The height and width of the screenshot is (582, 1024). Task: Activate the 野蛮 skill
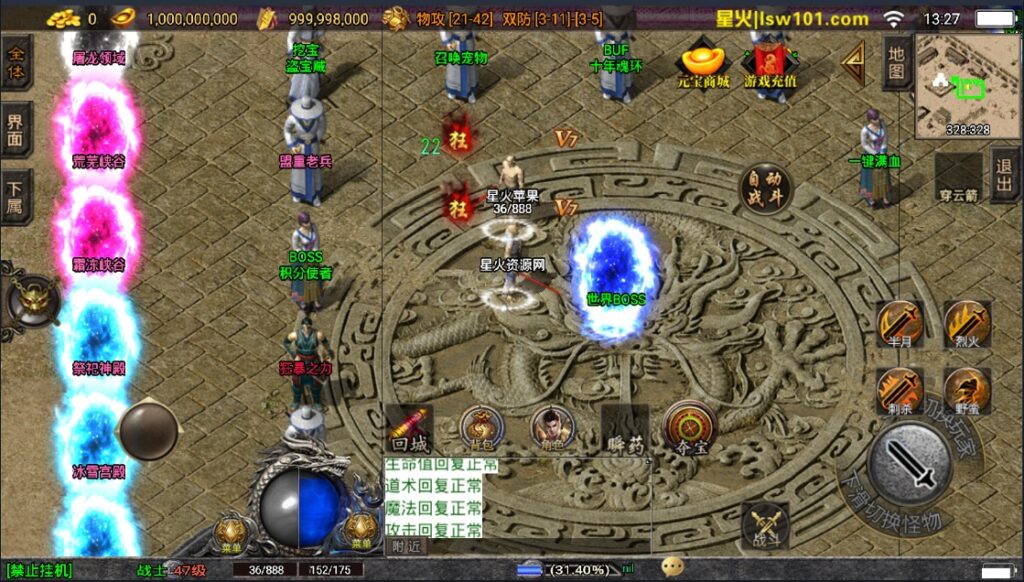coord(967,391)
